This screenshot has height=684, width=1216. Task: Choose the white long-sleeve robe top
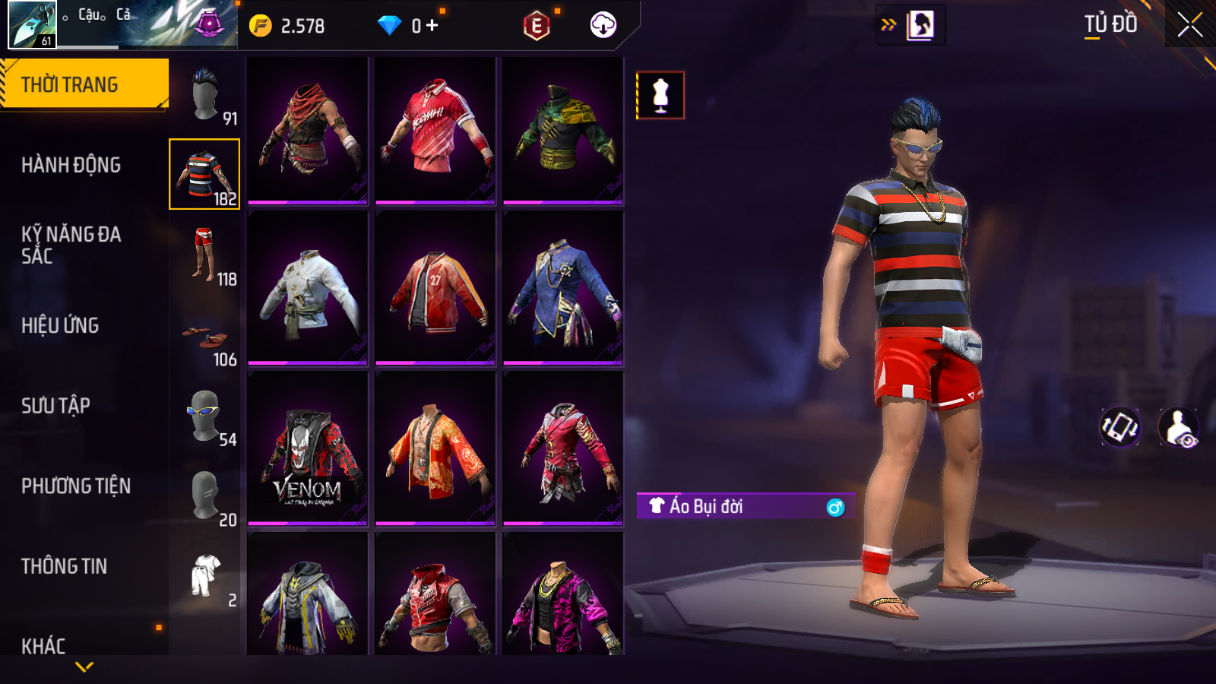(x=308, y=288)
